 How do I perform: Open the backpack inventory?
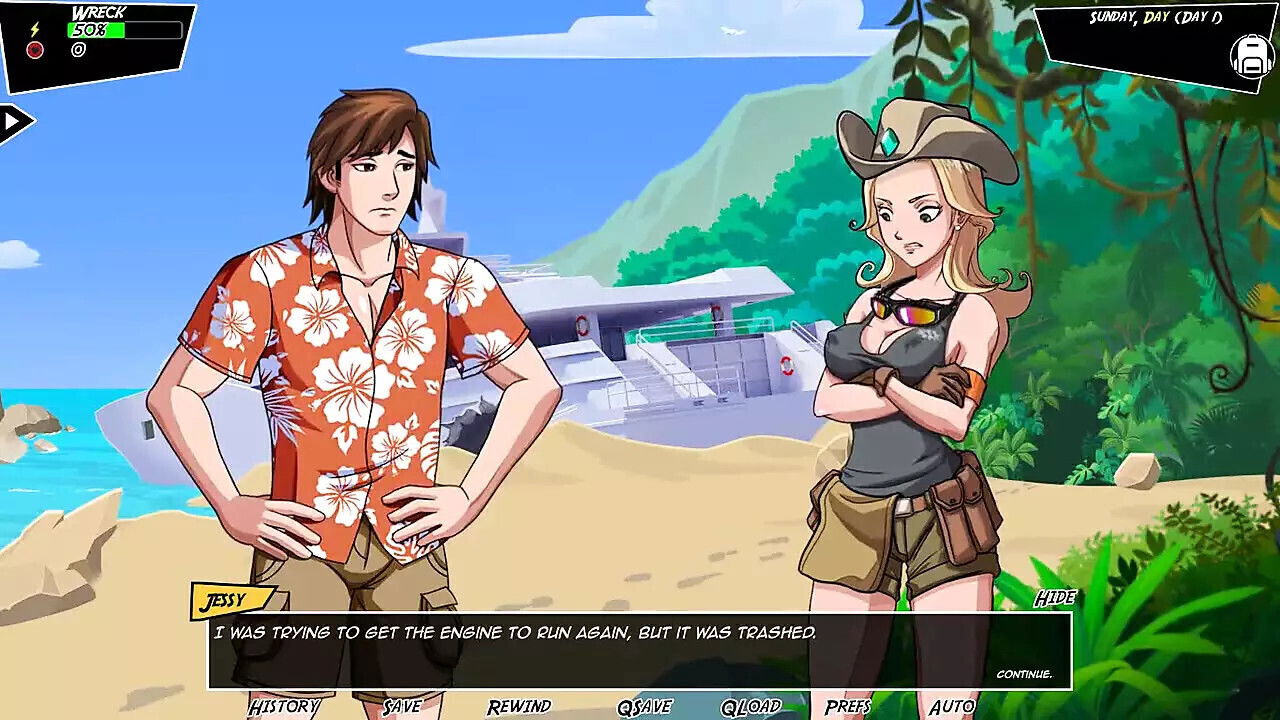(x=1251, y=57)
